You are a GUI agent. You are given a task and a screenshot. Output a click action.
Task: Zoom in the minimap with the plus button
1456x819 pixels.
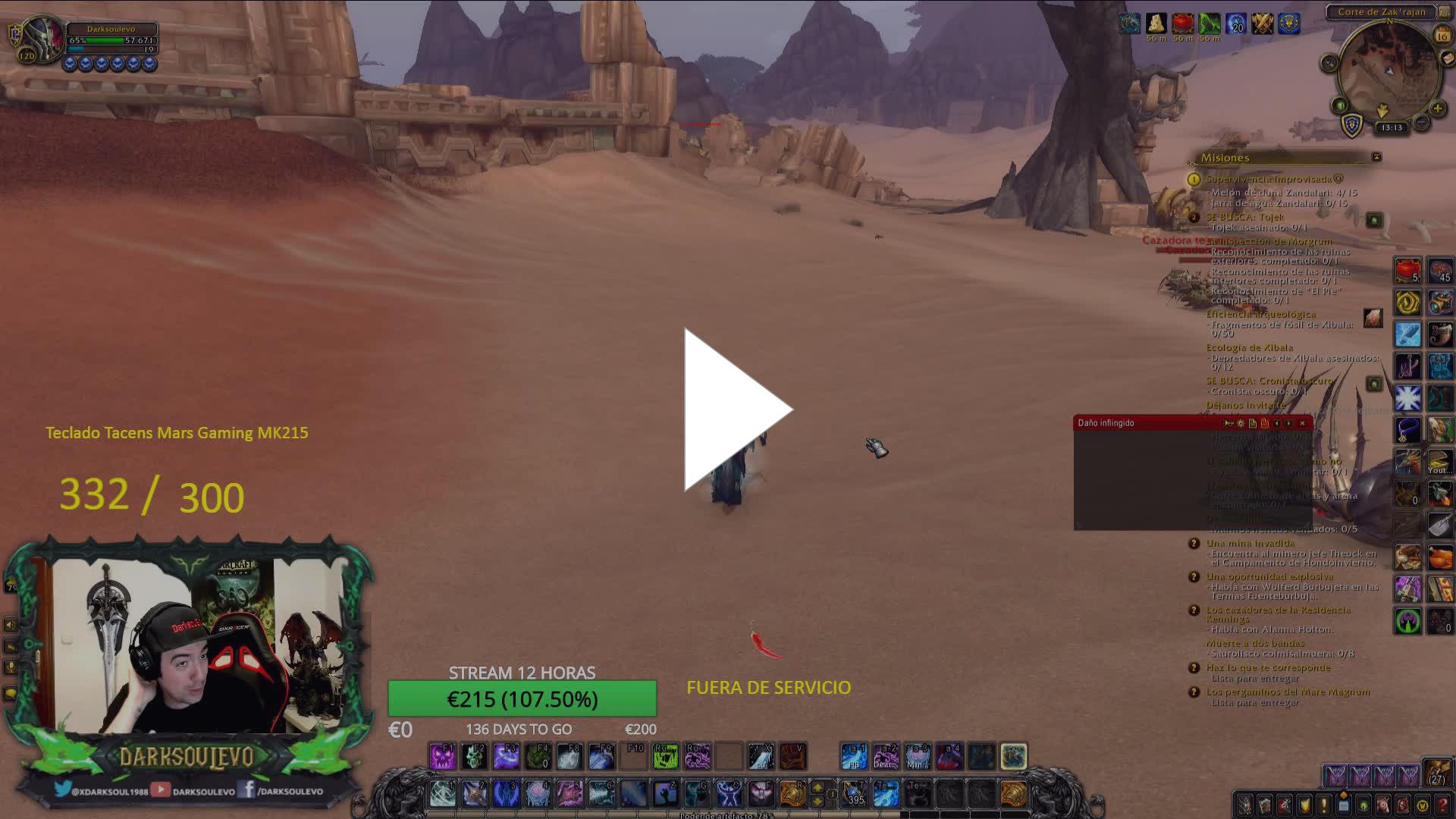[1437, 109]
